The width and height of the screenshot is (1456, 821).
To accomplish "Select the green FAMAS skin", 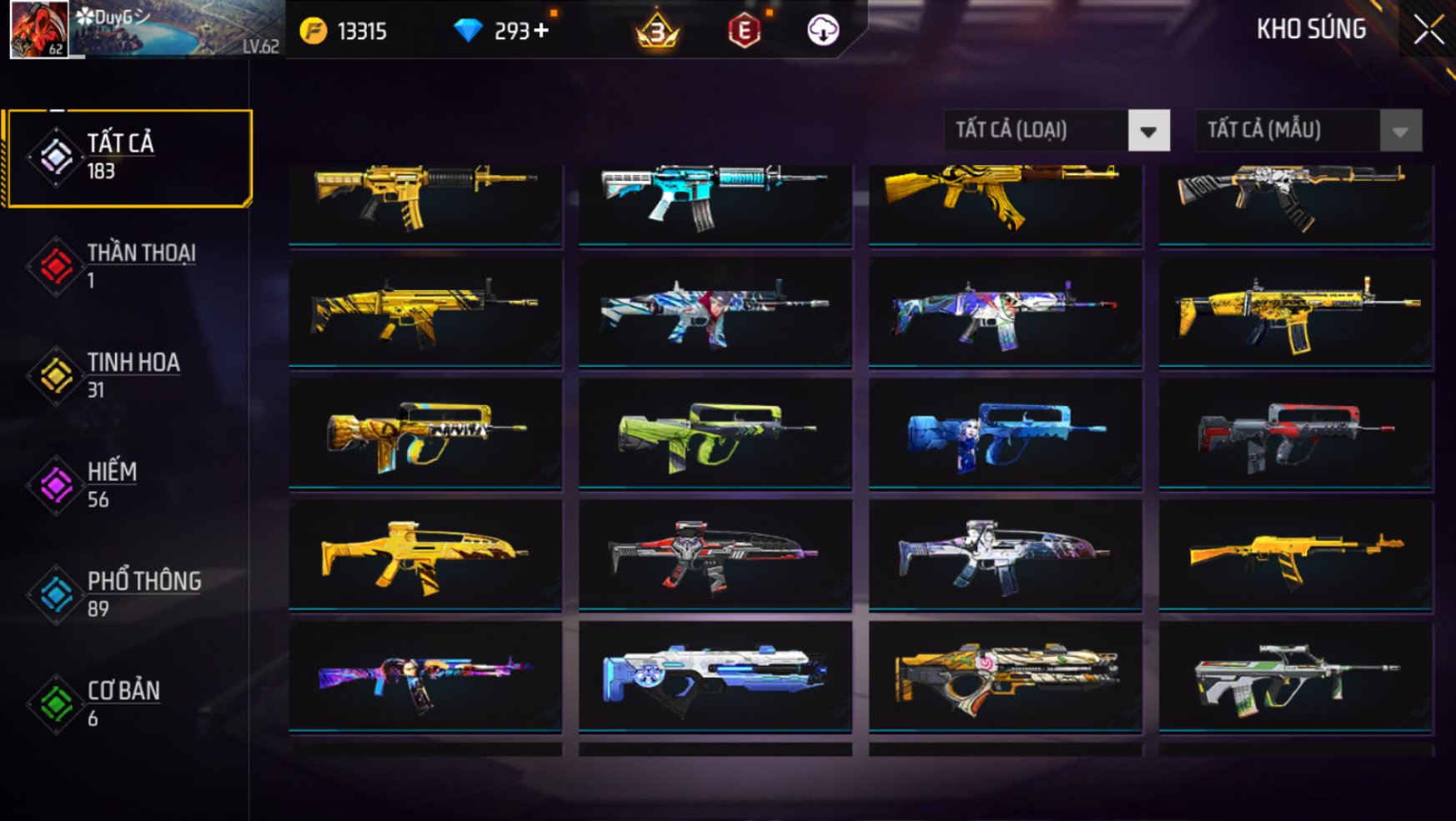I will [x=715, y=433].
